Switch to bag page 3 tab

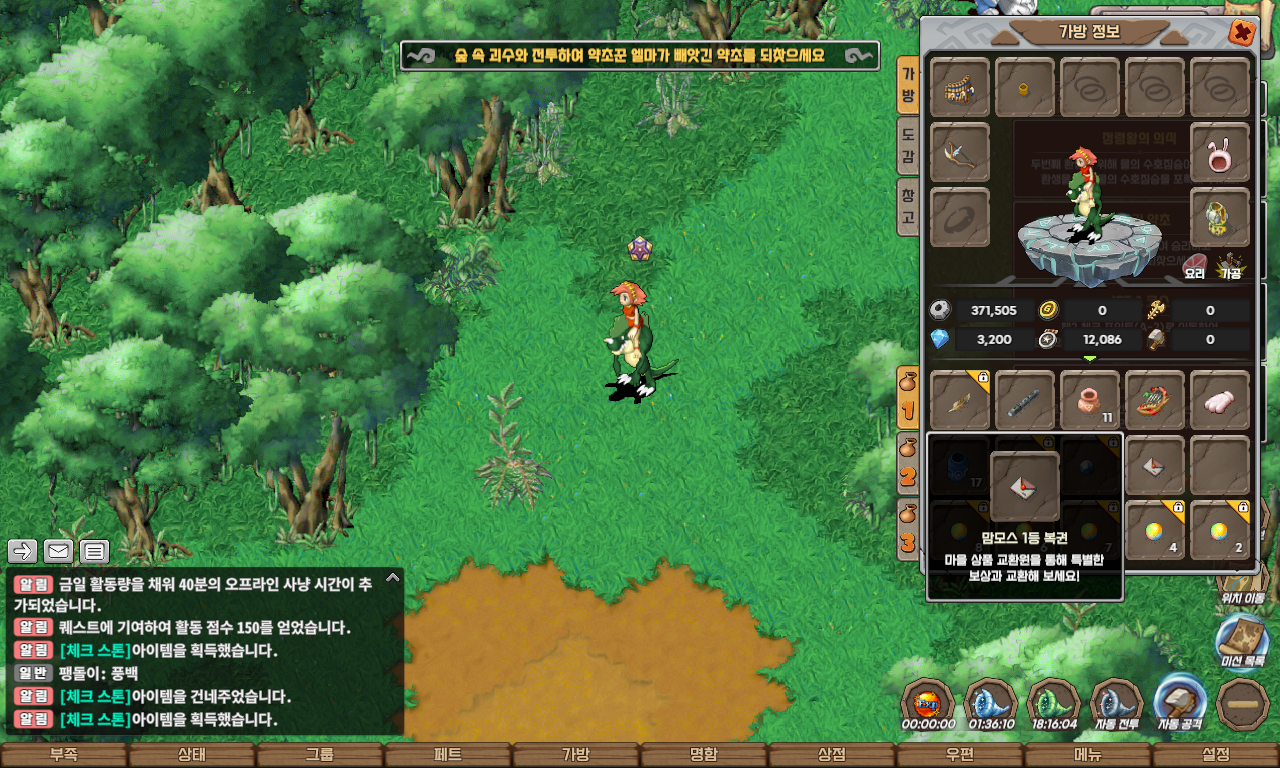pos(908,532)
